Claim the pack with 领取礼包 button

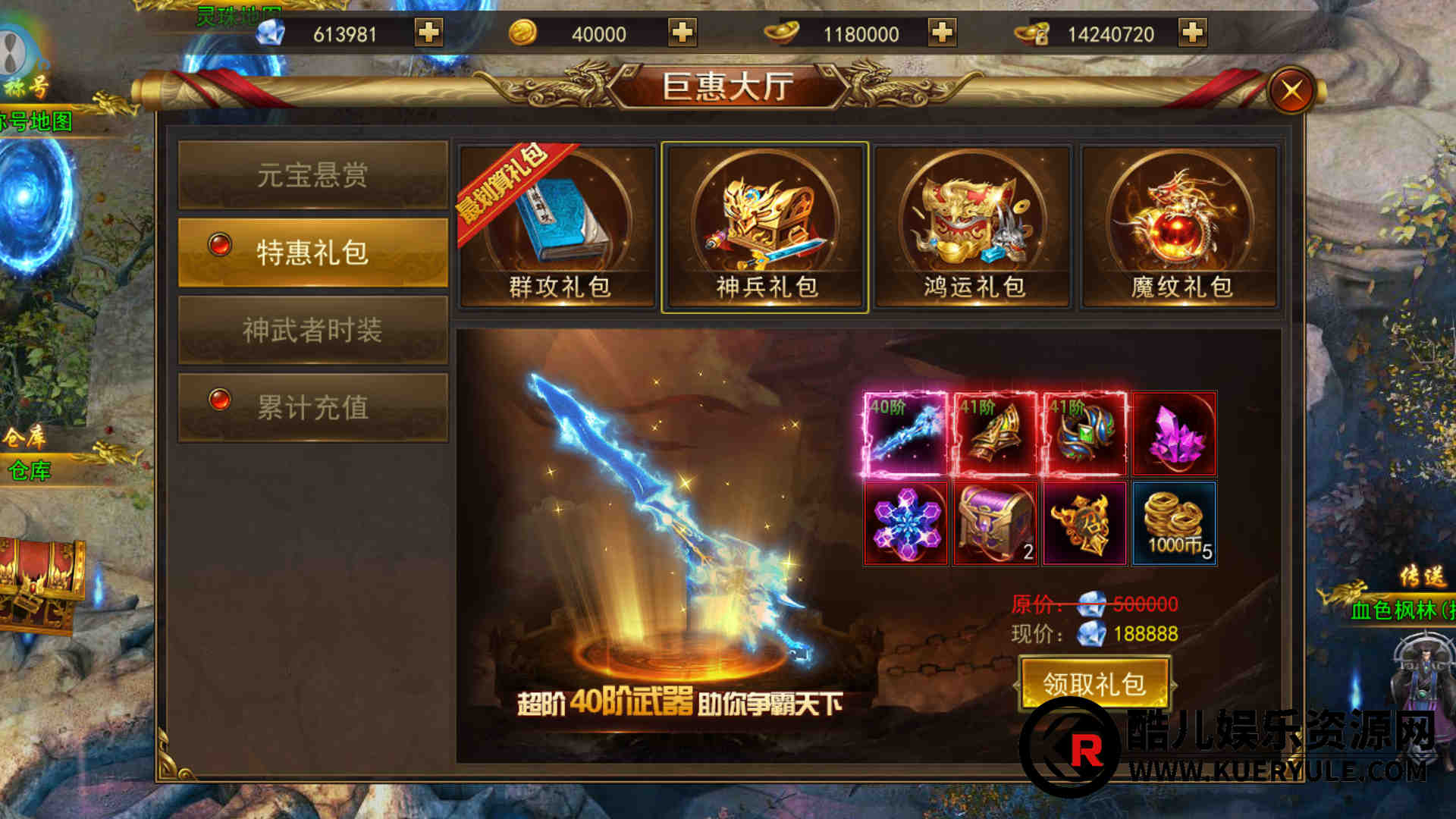[x=1094, y=684]
